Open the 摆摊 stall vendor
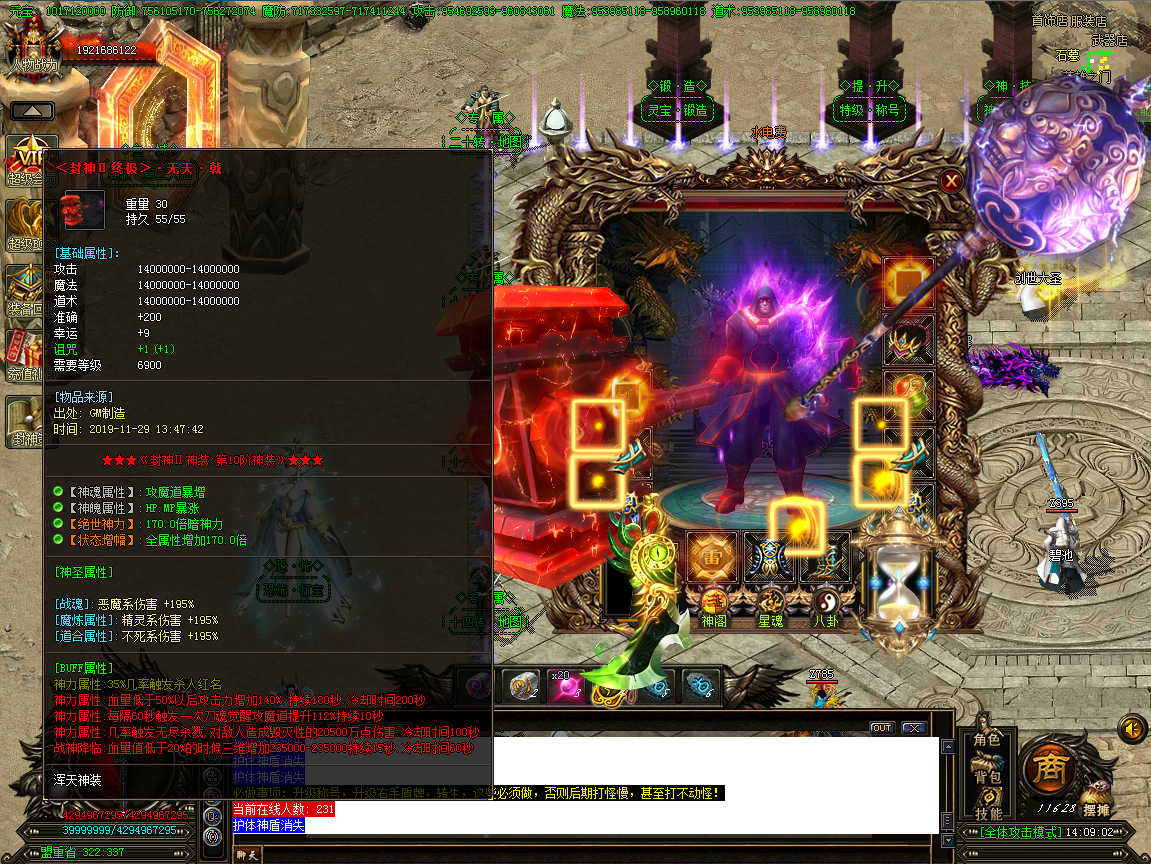The image size is (1151, 864). [x=1096, y=808]
